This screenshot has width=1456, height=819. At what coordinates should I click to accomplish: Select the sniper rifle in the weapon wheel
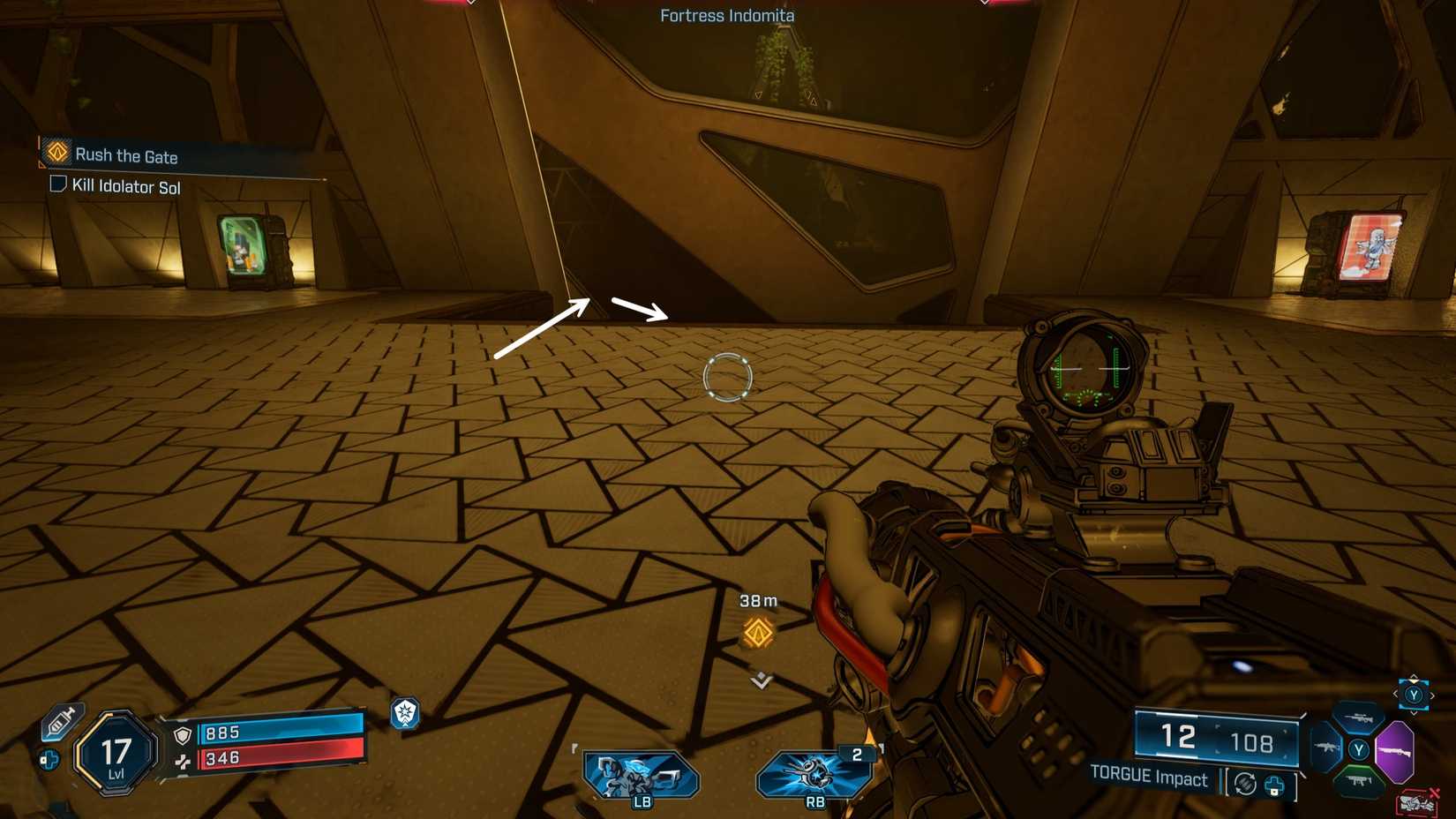1357,717
